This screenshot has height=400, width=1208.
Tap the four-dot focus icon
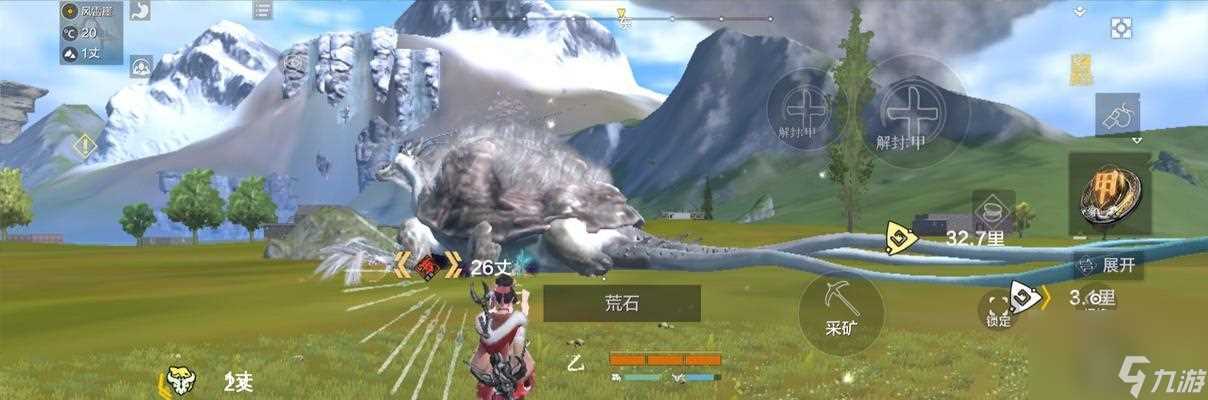pos(1121,28)
